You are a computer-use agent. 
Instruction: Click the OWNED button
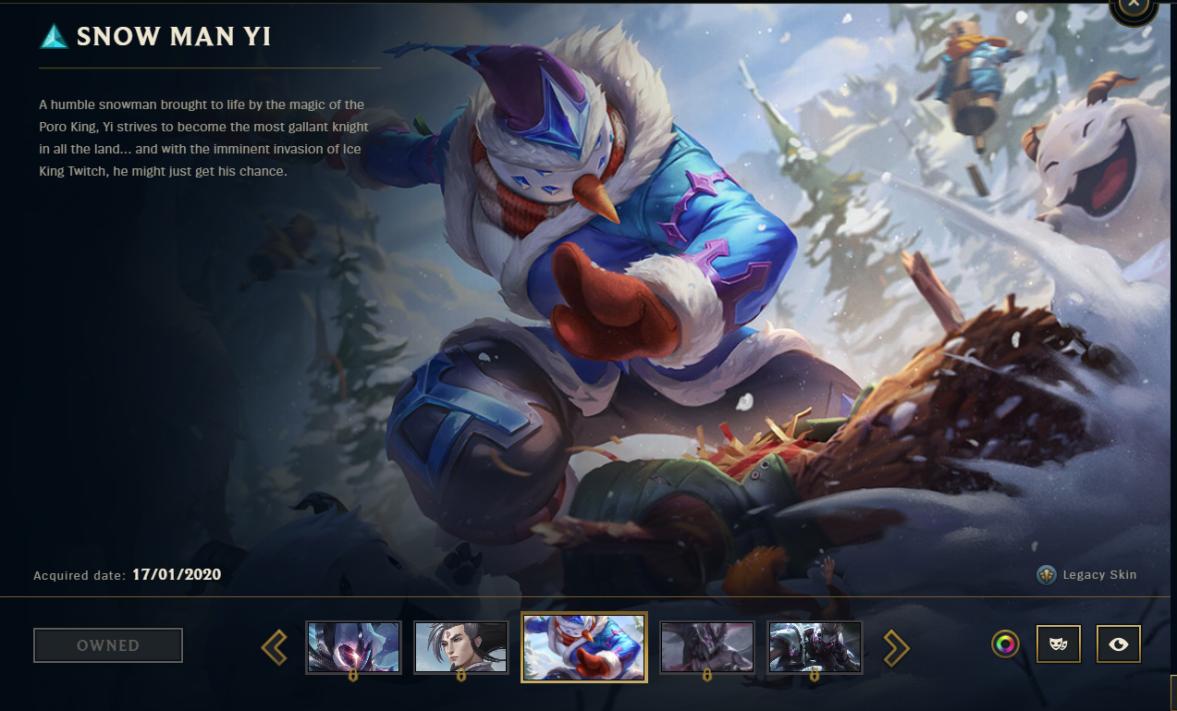point(108,645)
